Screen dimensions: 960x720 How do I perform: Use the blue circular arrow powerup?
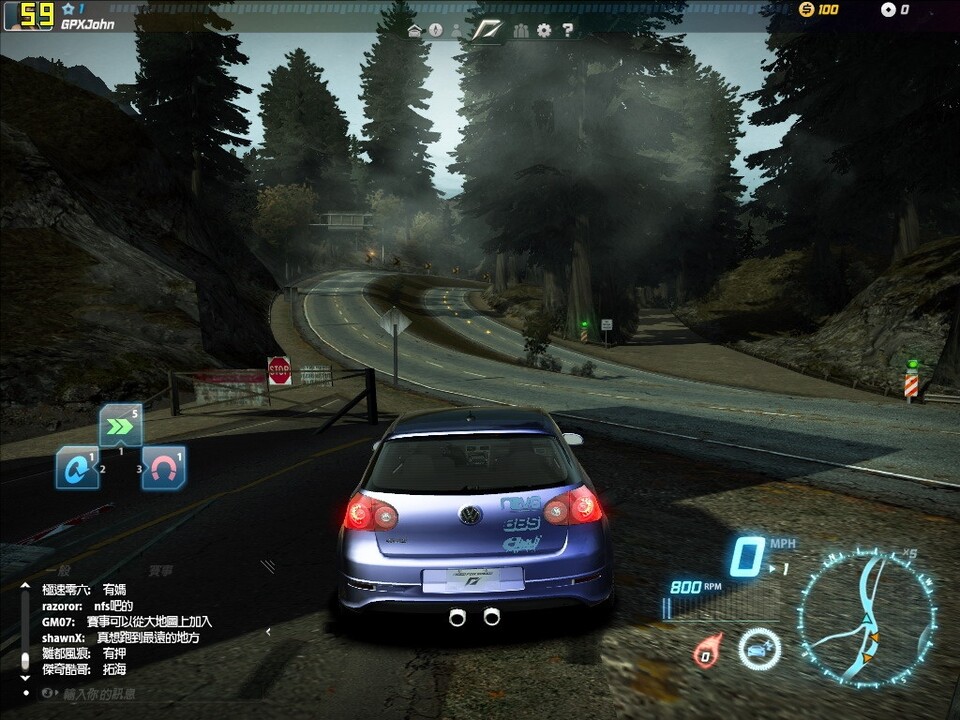(x=77, y=468)
